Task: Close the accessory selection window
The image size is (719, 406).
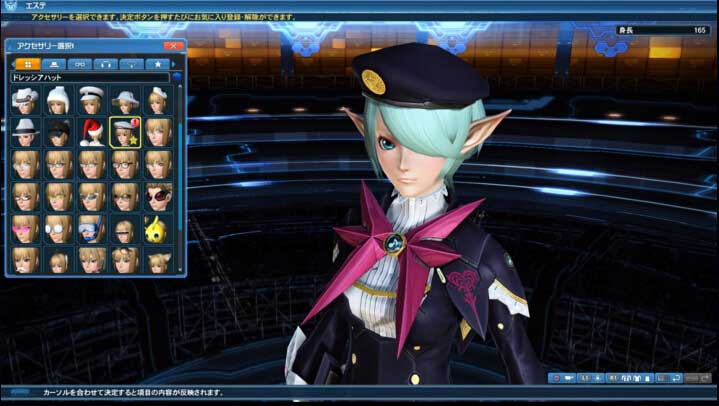Action: [174, 46]
